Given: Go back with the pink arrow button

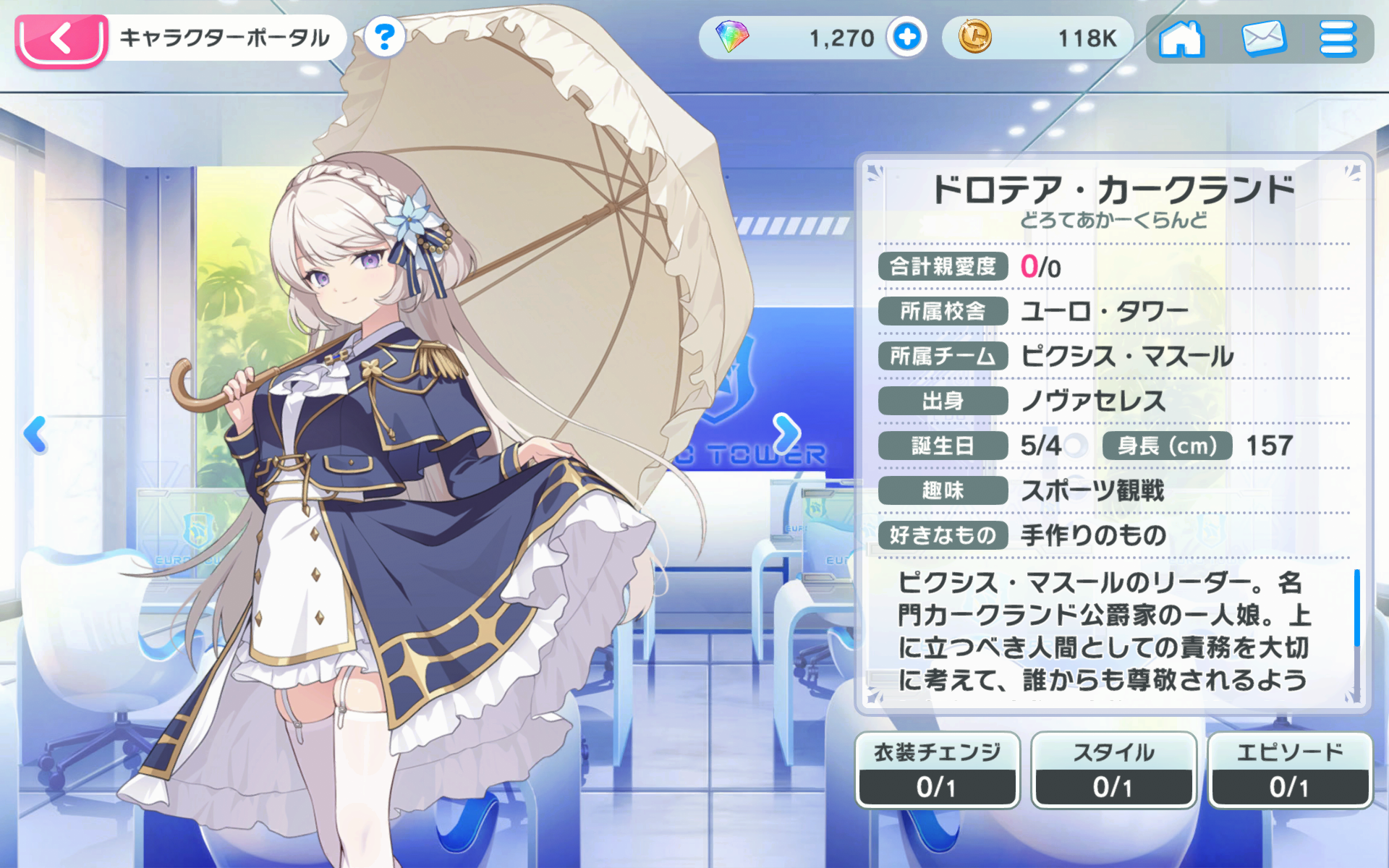Looking at the screenshot, I should [x=61, y=39].
